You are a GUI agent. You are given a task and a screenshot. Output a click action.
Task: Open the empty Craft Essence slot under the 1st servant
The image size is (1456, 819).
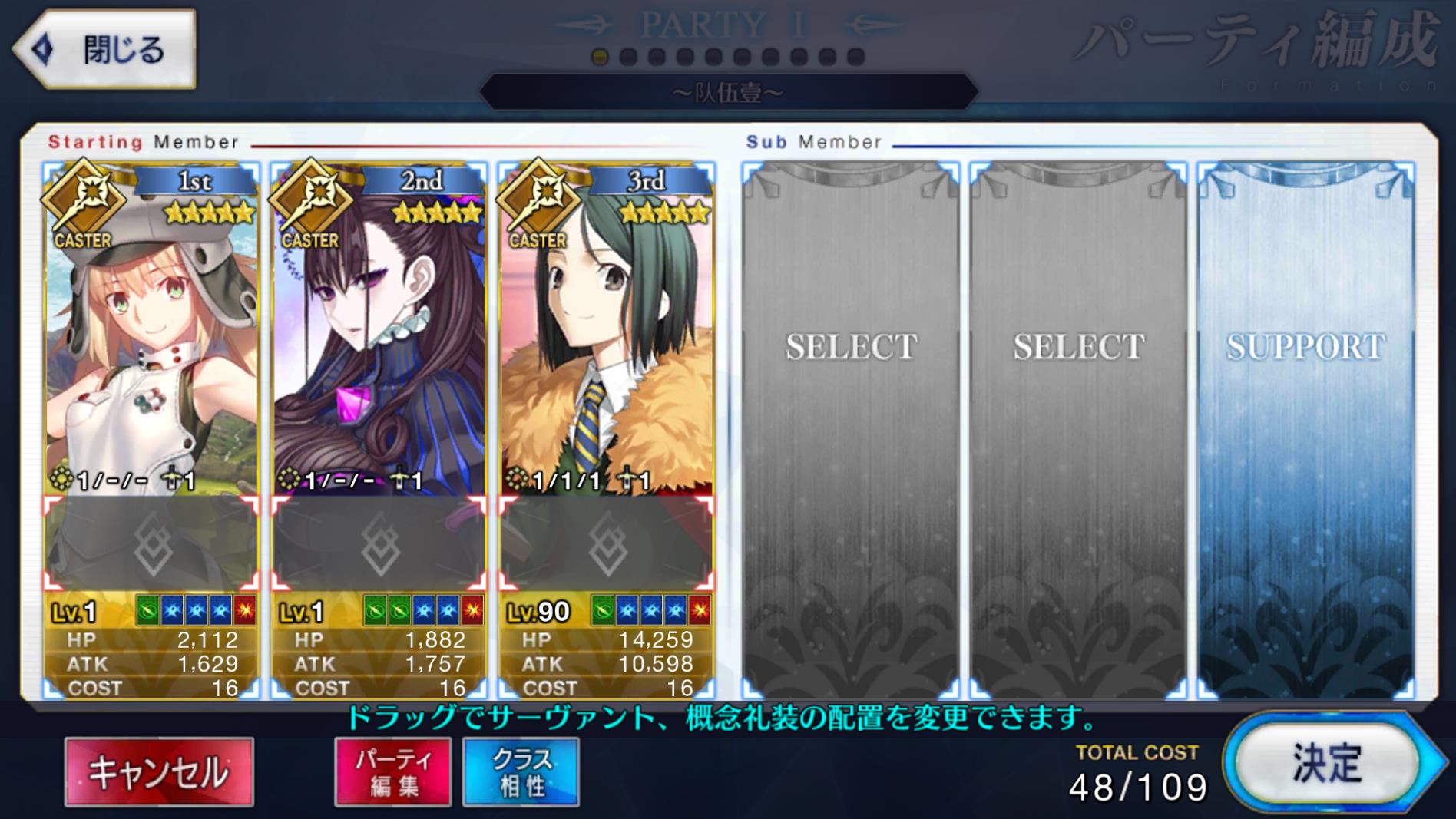click(x=151, y=544)
